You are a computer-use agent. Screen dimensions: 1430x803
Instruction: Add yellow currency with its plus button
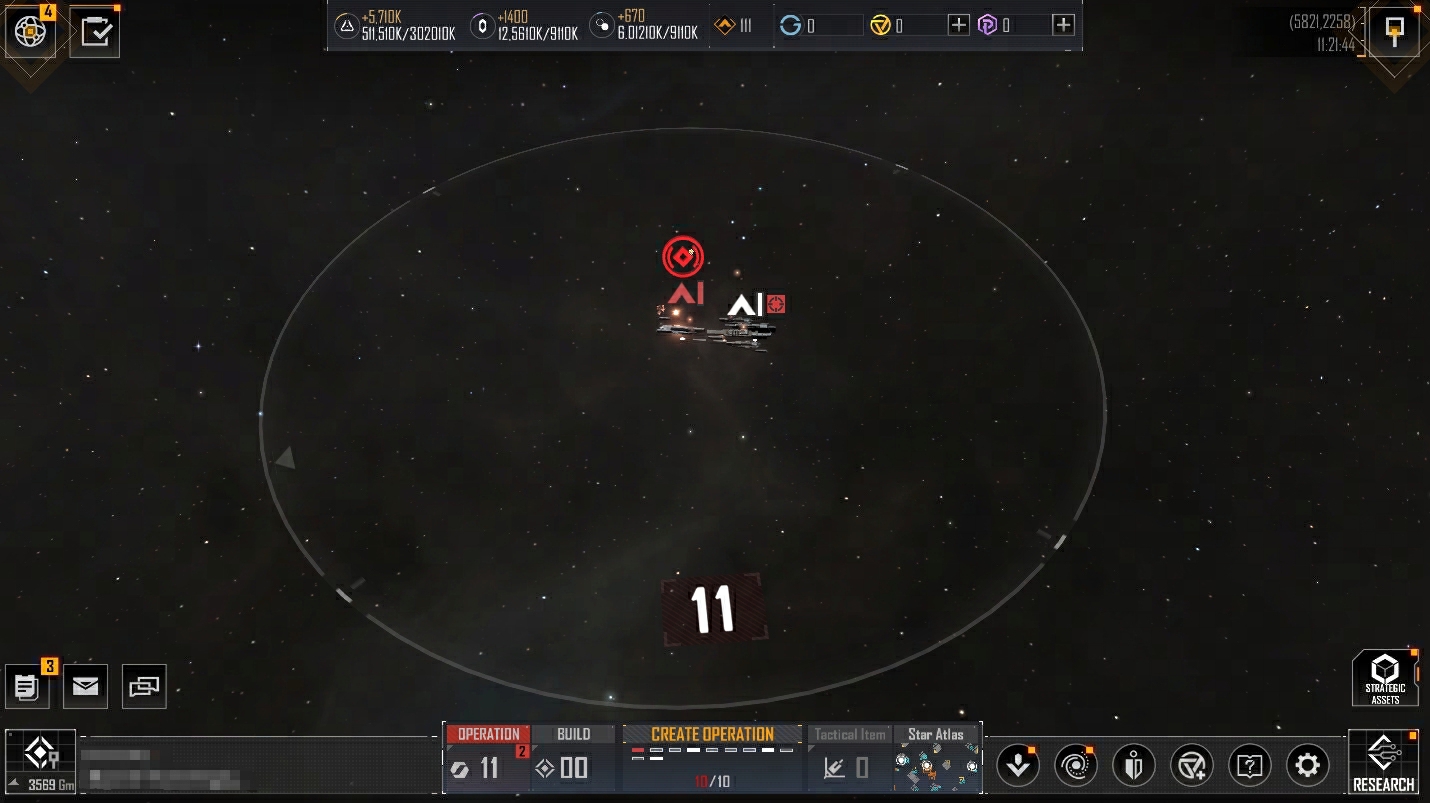tap(958, 25)
